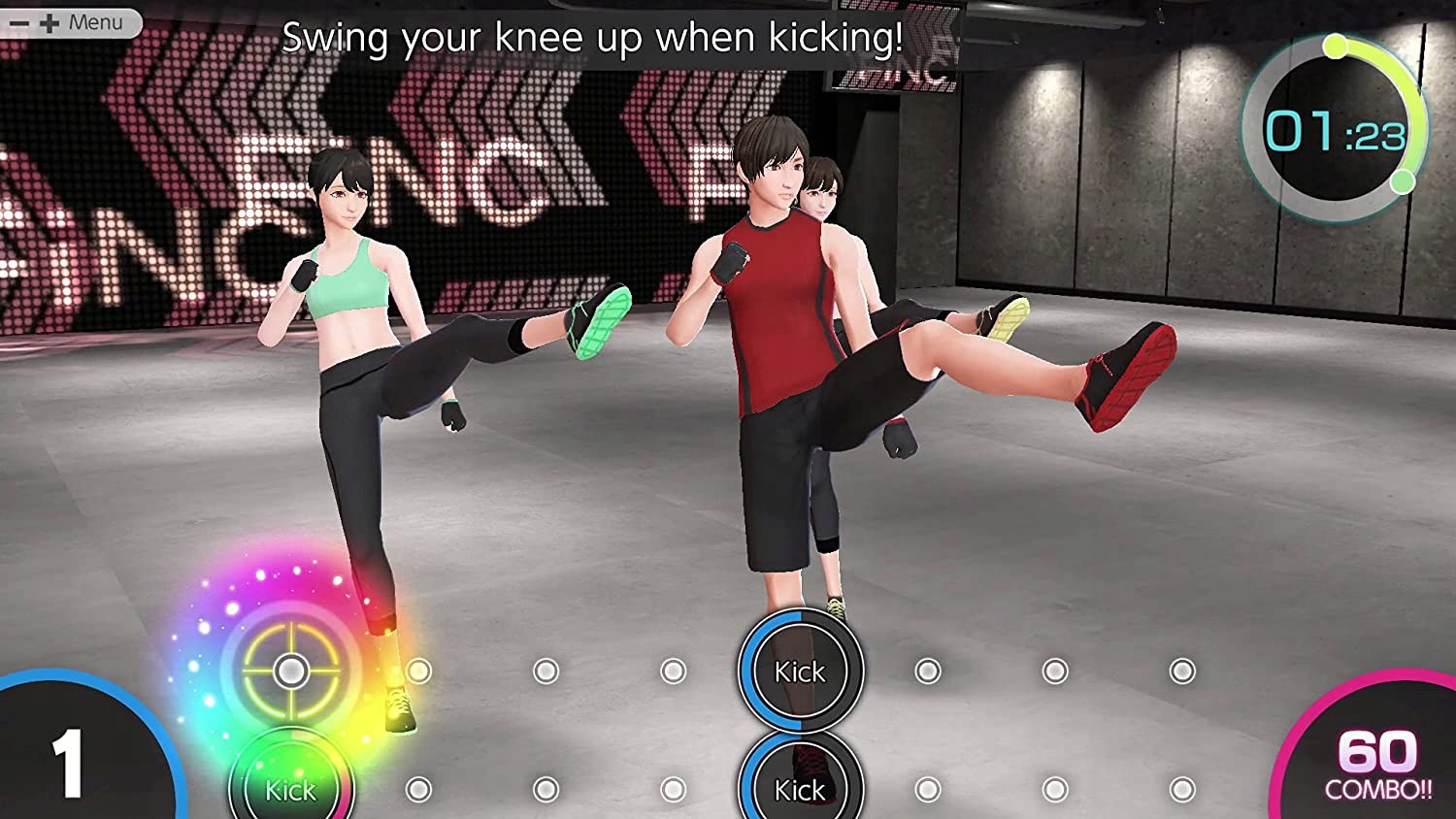Image resolution: width=1456 pixels, height=819 pixels.
Task: Open the first gray beat dot on the upper lane
Action: (x=417, y=669)
